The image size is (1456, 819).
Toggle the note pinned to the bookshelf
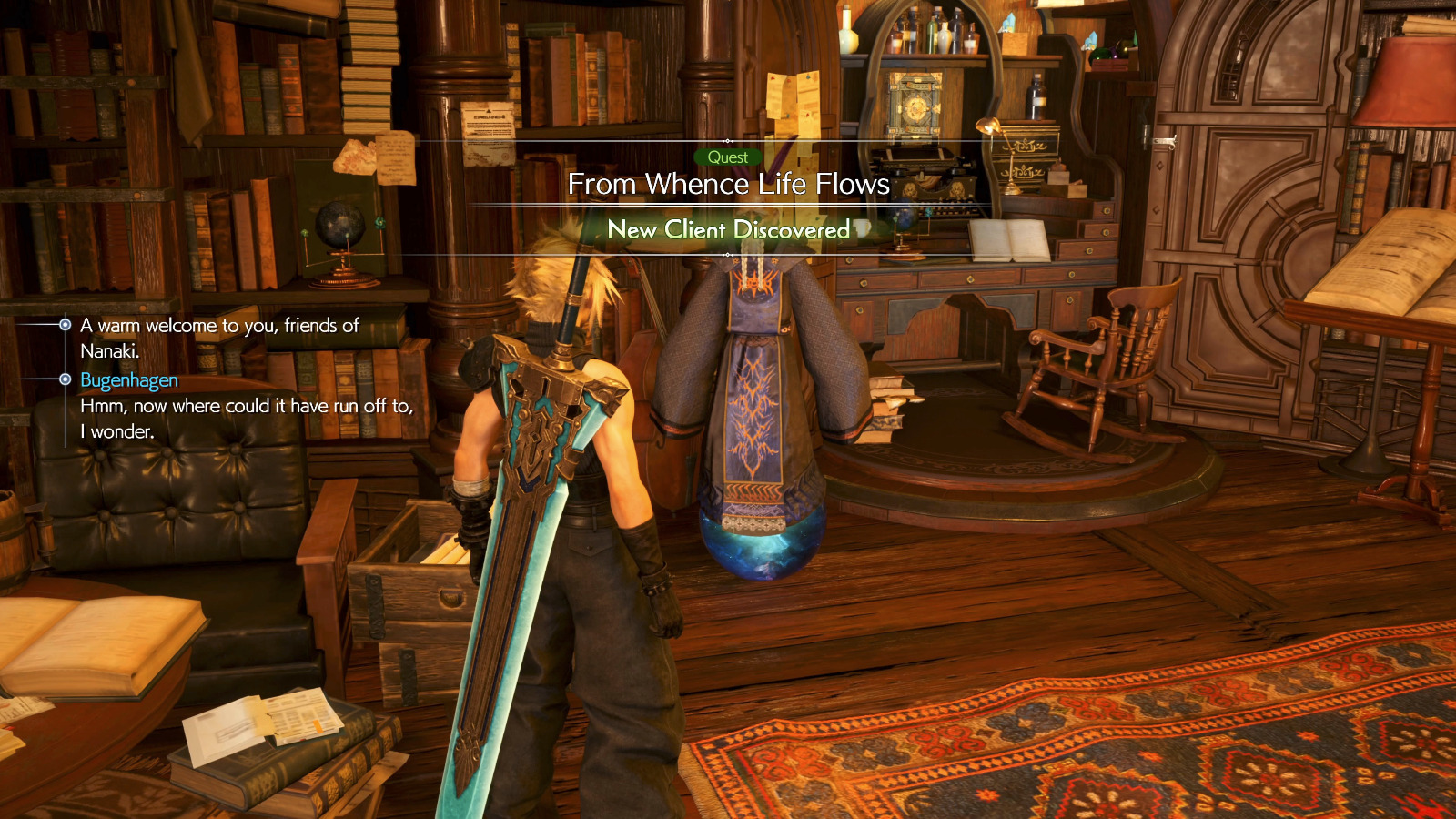396,159
